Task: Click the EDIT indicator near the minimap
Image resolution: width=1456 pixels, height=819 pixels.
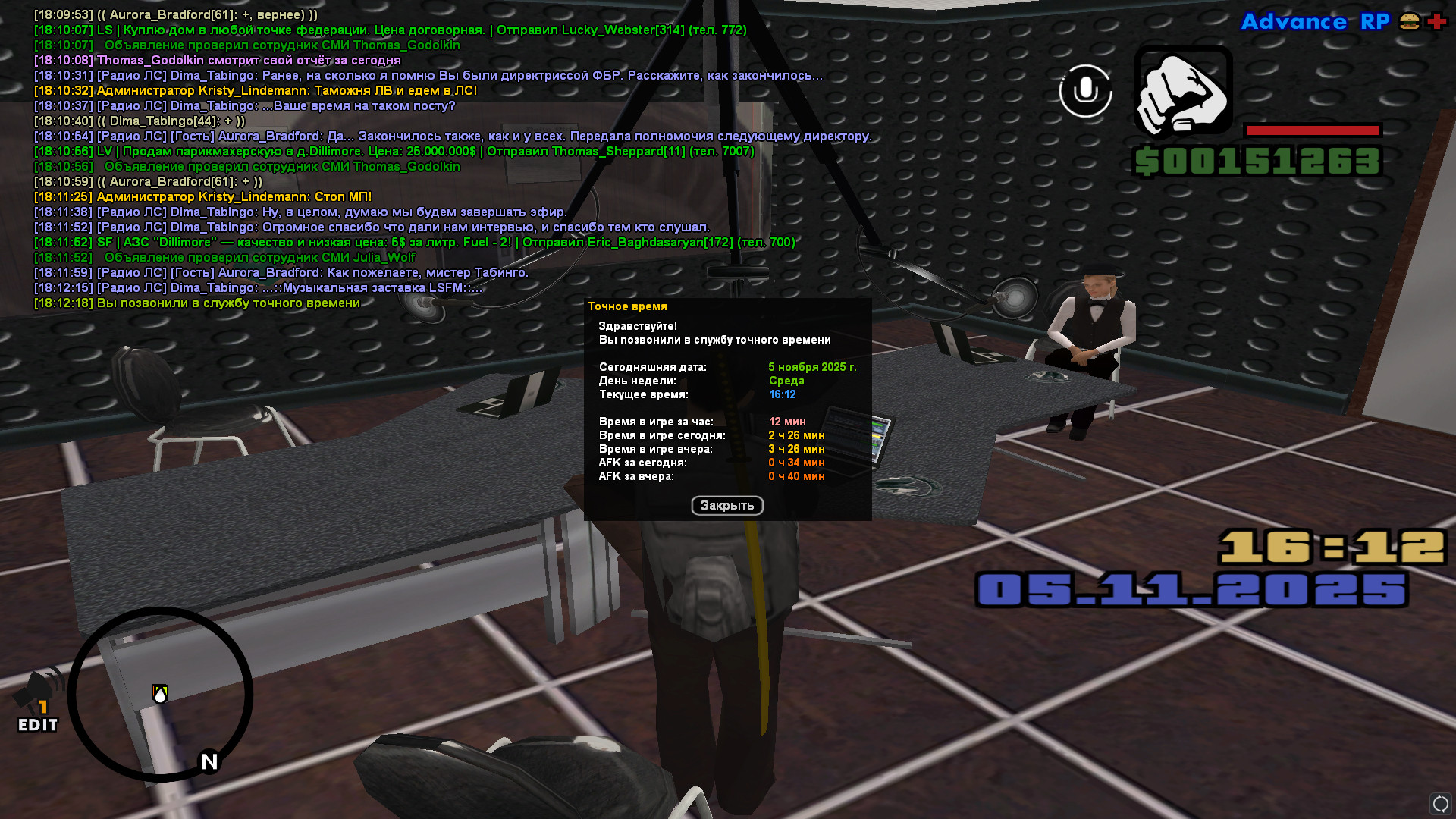Action: click(x=37, y=725)
